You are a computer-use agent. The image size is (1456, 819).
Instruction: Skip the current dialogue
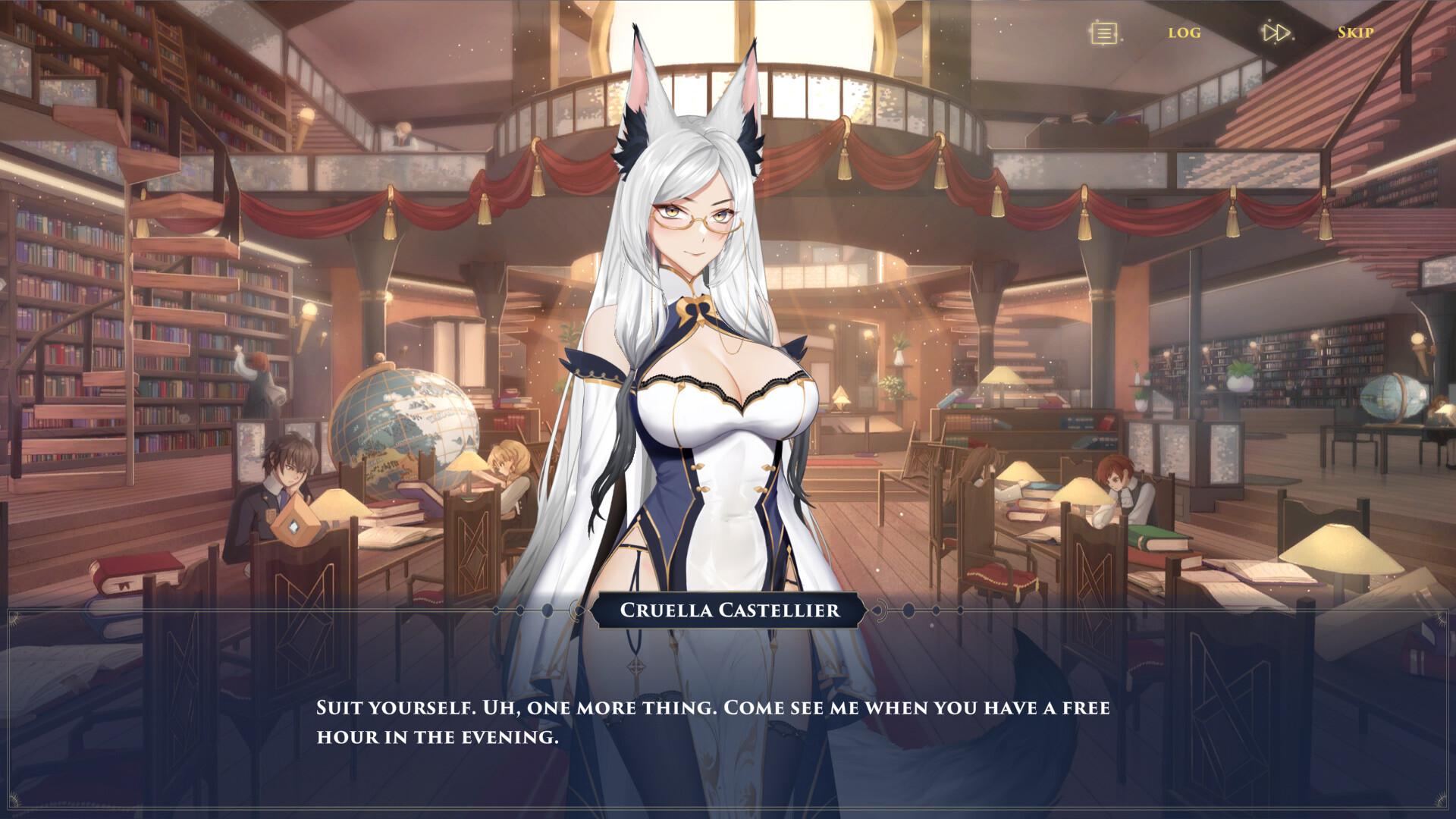coord(1355,33)
